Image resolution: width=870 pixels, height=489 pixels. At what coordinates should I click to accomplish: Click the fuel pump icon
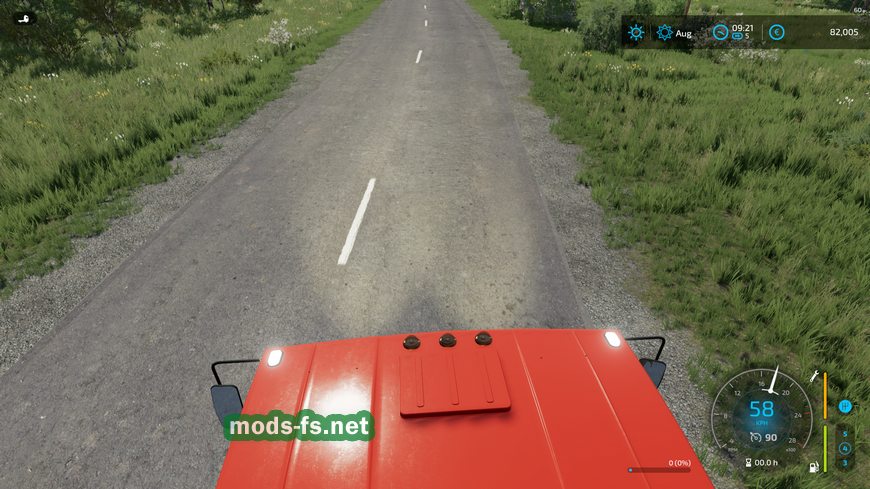[x=815, y=466]
